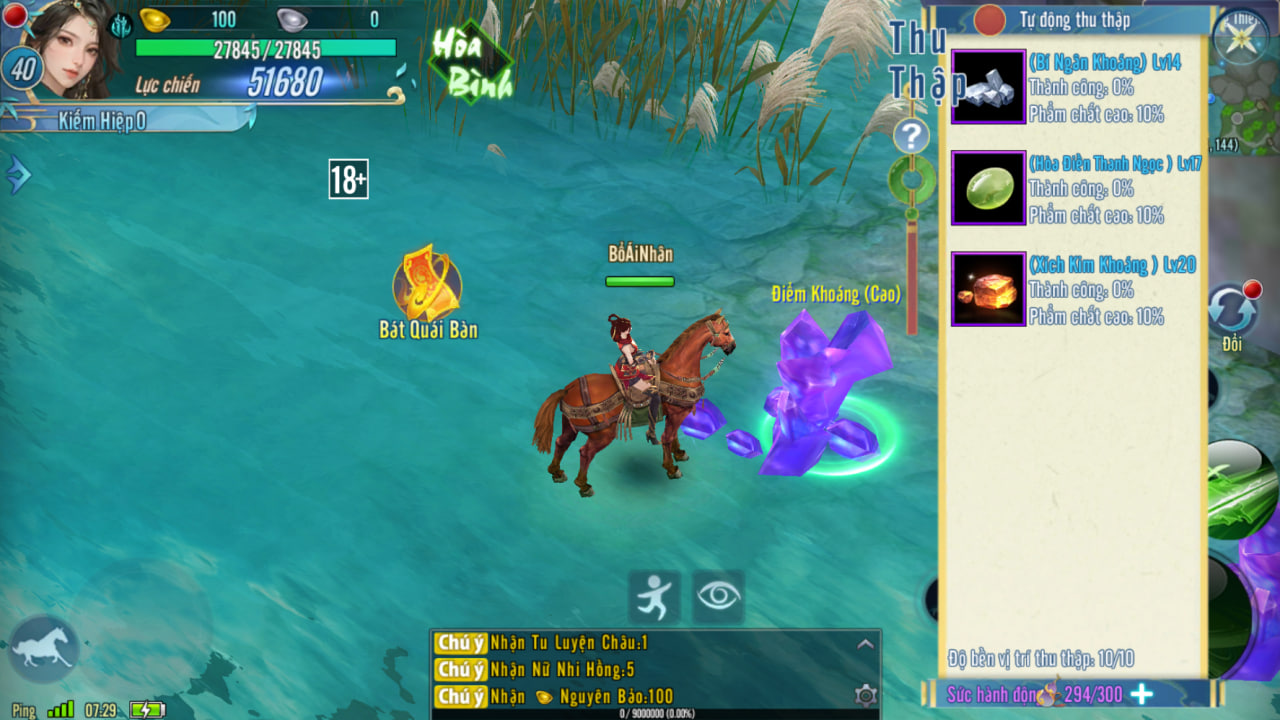Open the Bát Quái Bàn icon
1280x720 pixels.
[427, 284]
